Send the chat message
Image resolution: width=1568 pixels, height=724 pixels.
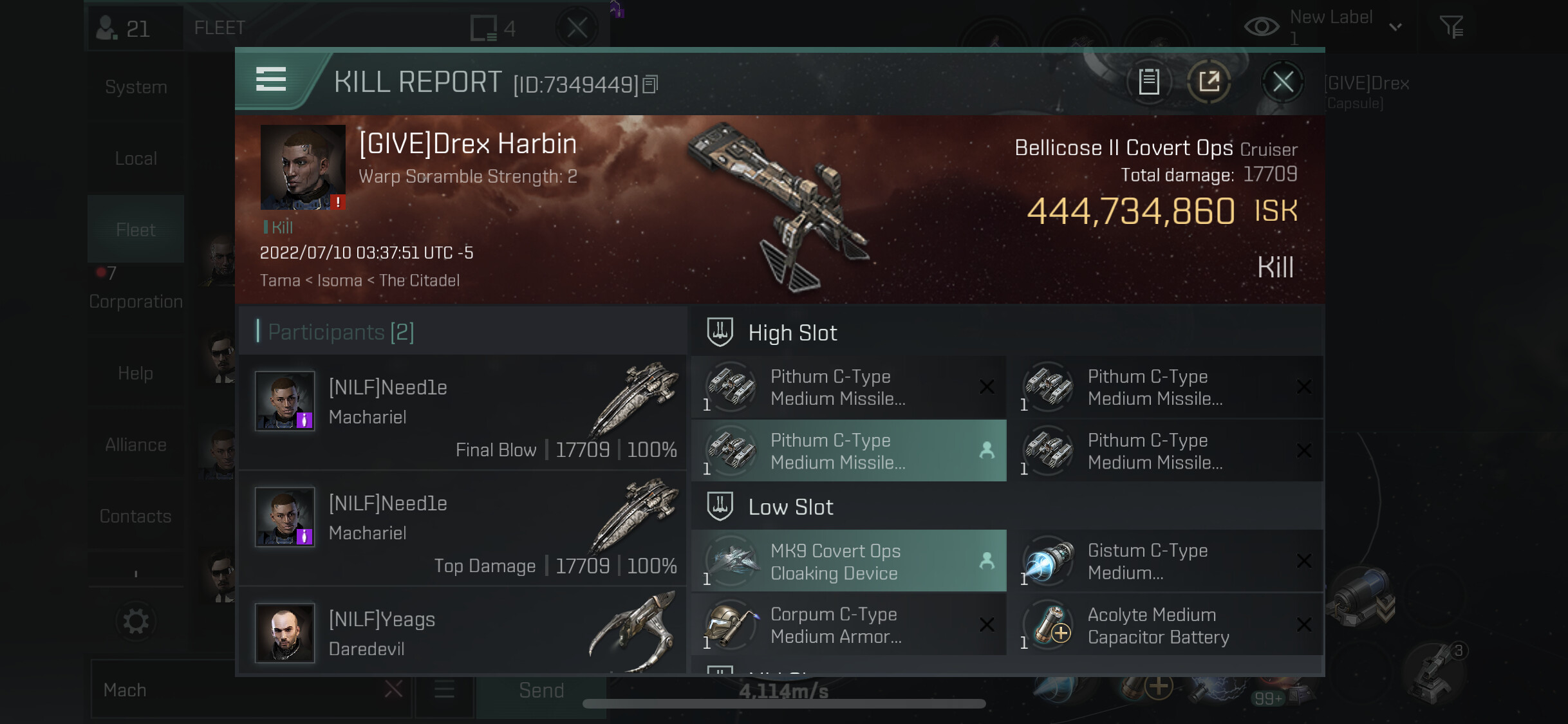click(541, 691)
